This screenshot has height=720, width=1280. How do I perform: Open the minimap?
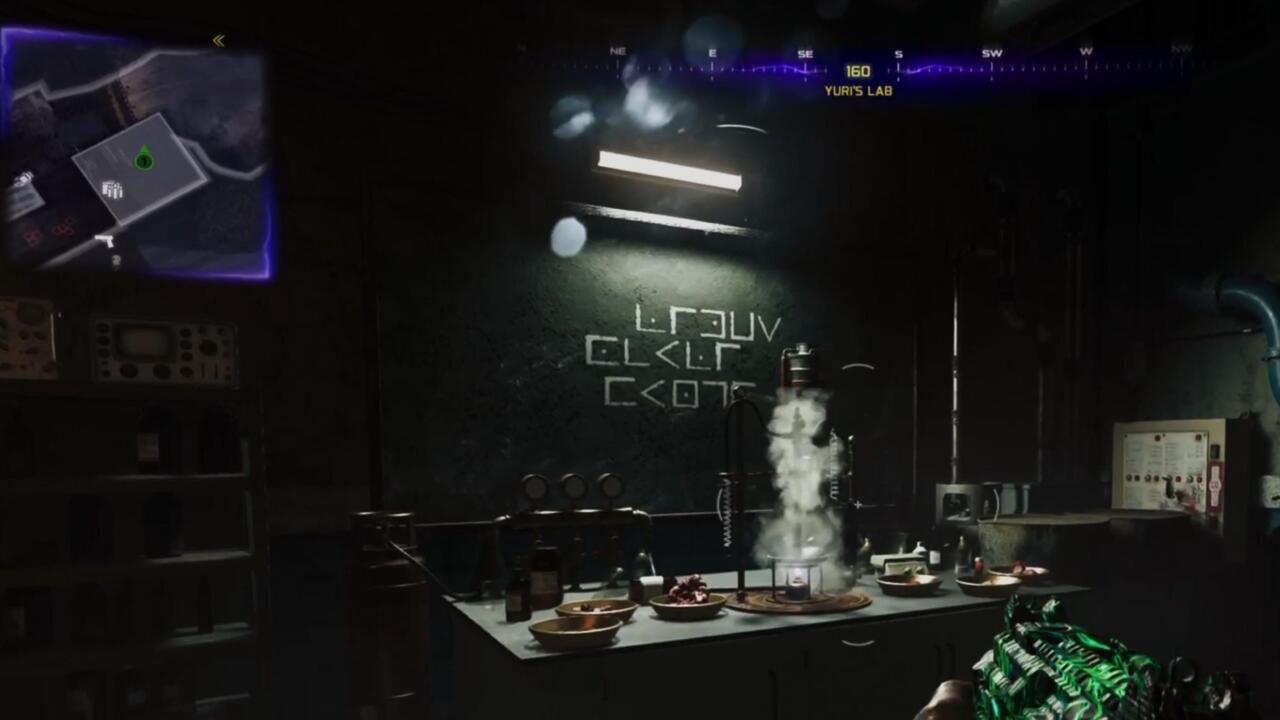[137, 155]
